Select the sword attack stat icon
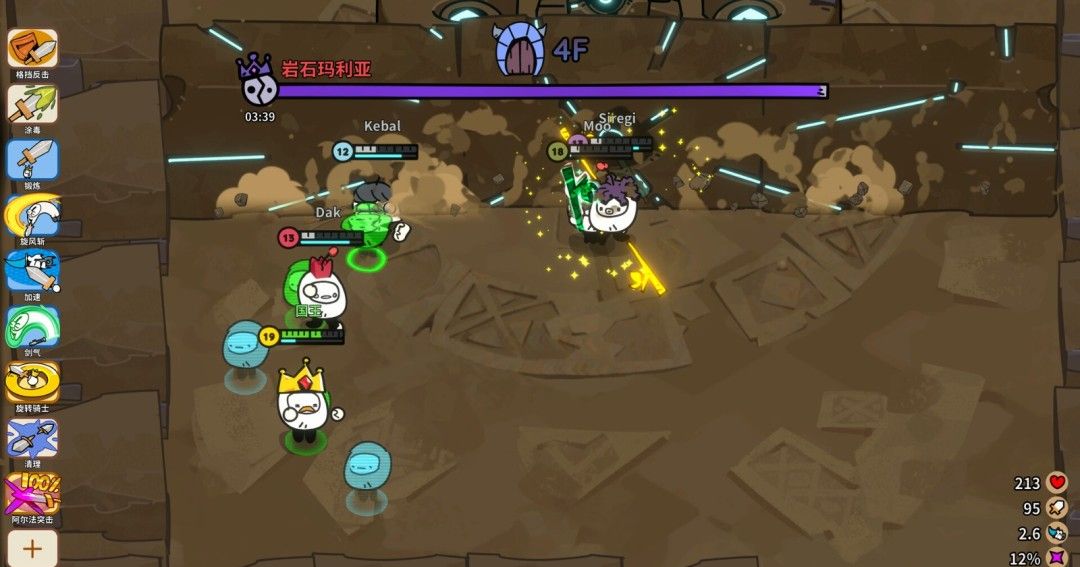Viewport: 1080px width, 567px height. click(1058, 509)
